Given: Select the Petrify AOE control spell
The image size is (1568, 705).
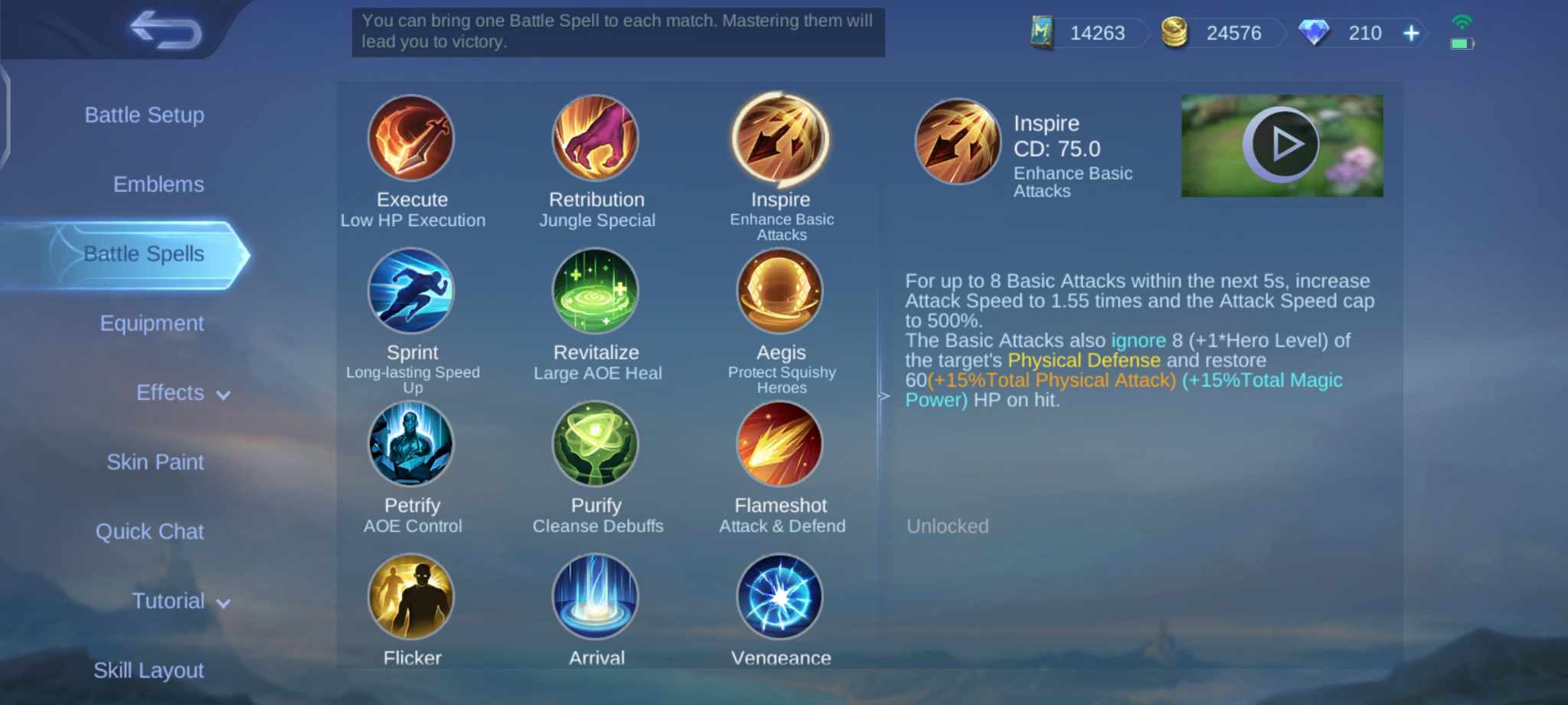Looking at the screenshot, I should tap(412, 445).
